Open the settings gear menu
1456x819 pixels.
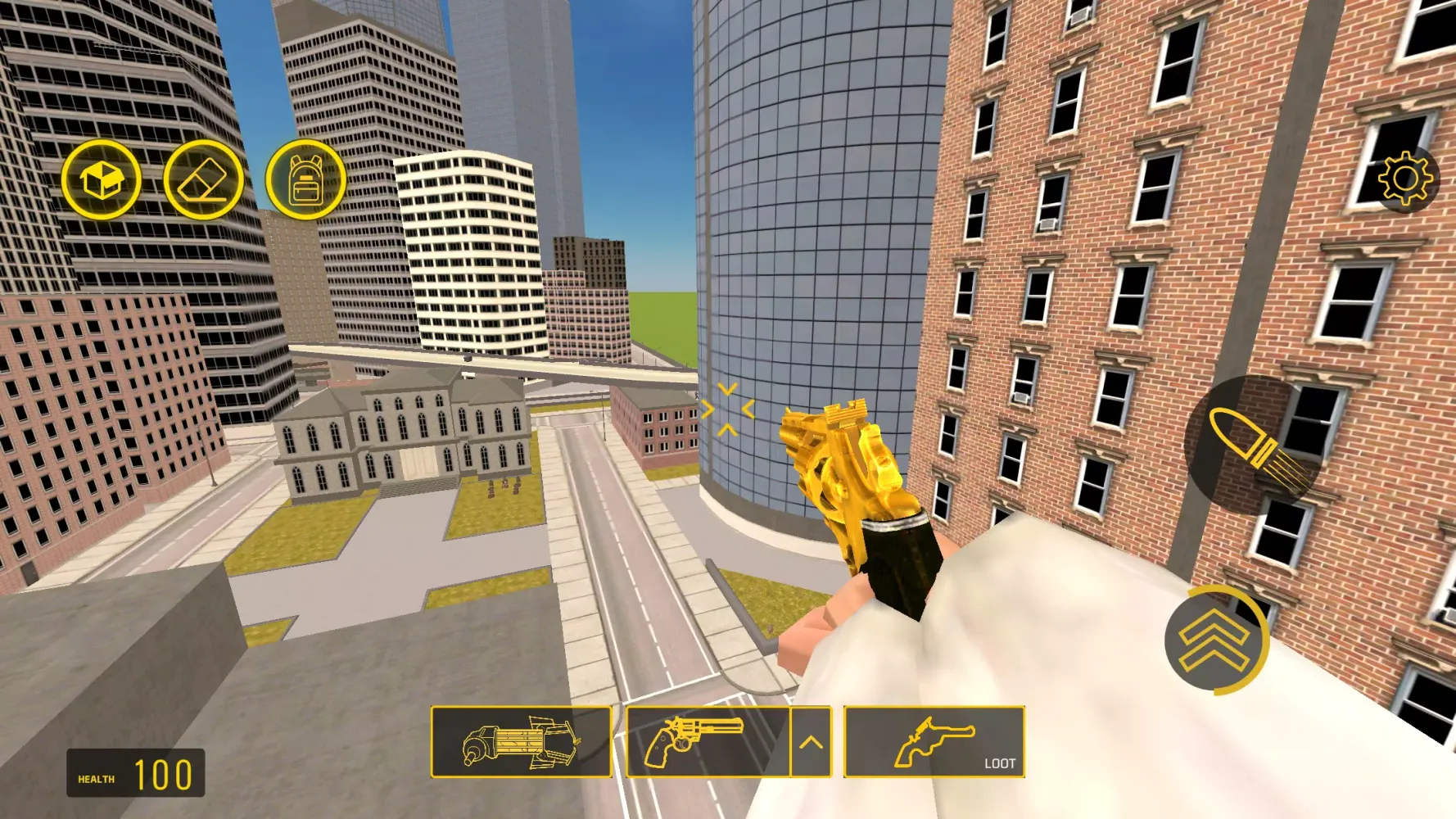(1405, 179)
